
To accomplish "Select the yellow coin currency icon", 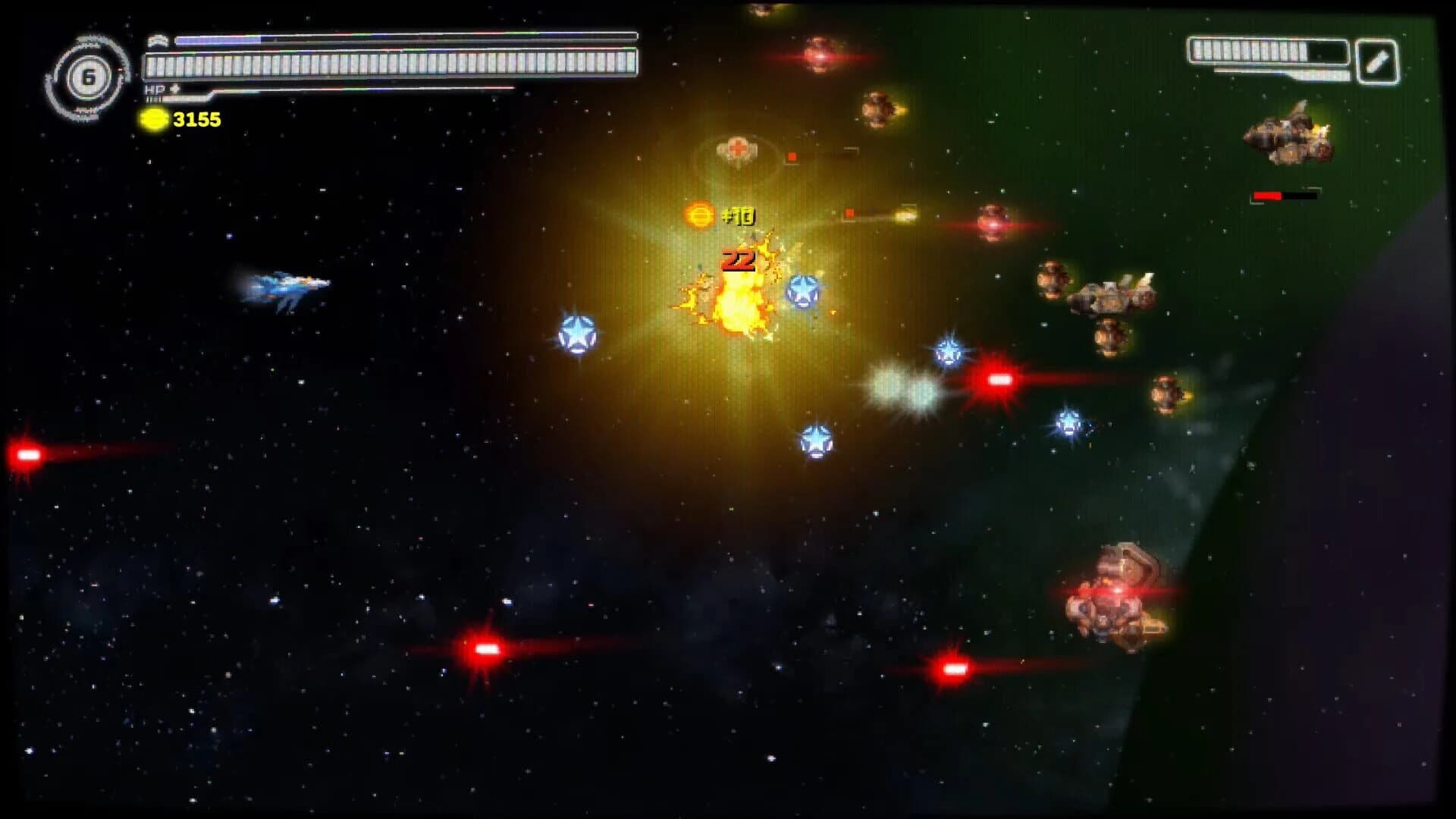I will tap(154, 118).
